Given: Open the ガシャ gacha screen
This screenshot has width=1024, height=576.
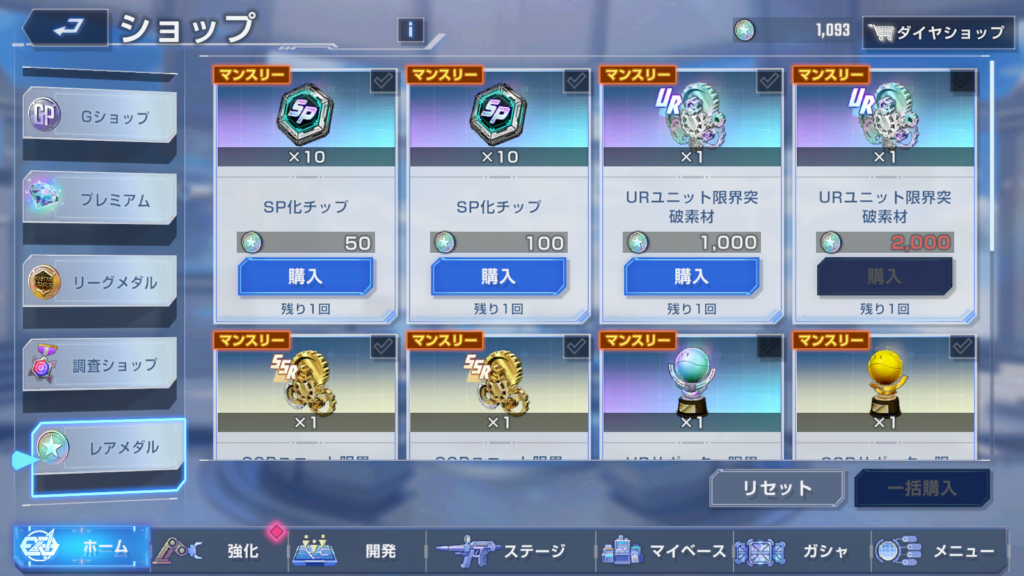Looking at the screenshot, I should (800, 550).
